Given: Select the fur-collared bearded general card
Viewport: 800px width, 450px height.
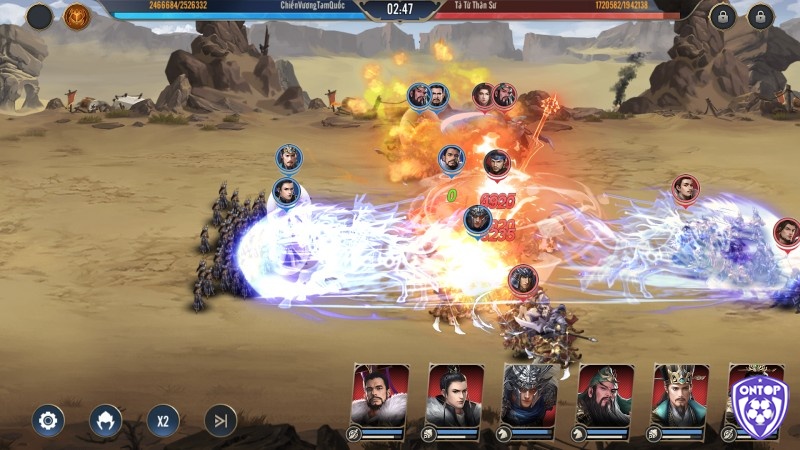Looking at the screenshot, I should 381,395.
